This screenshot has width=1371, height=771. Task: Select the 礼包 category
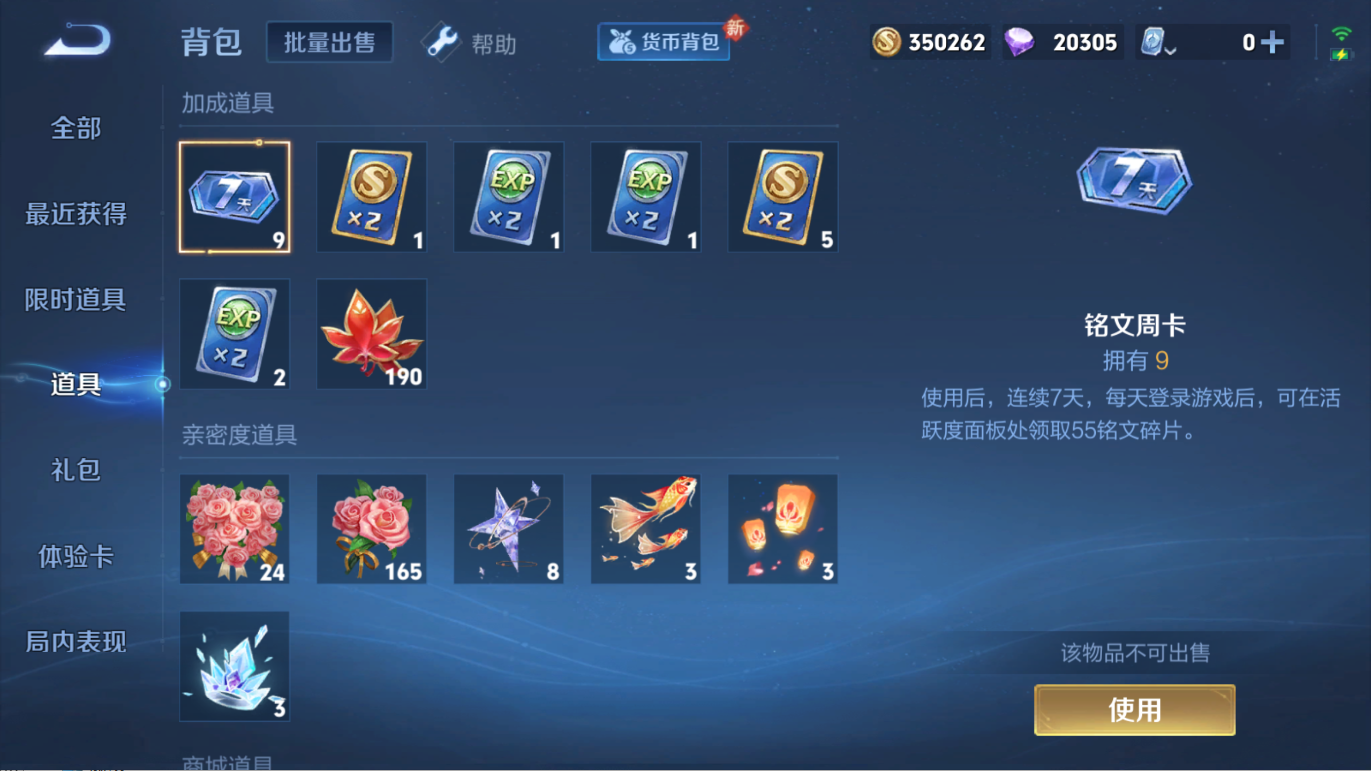pos(76,470)
